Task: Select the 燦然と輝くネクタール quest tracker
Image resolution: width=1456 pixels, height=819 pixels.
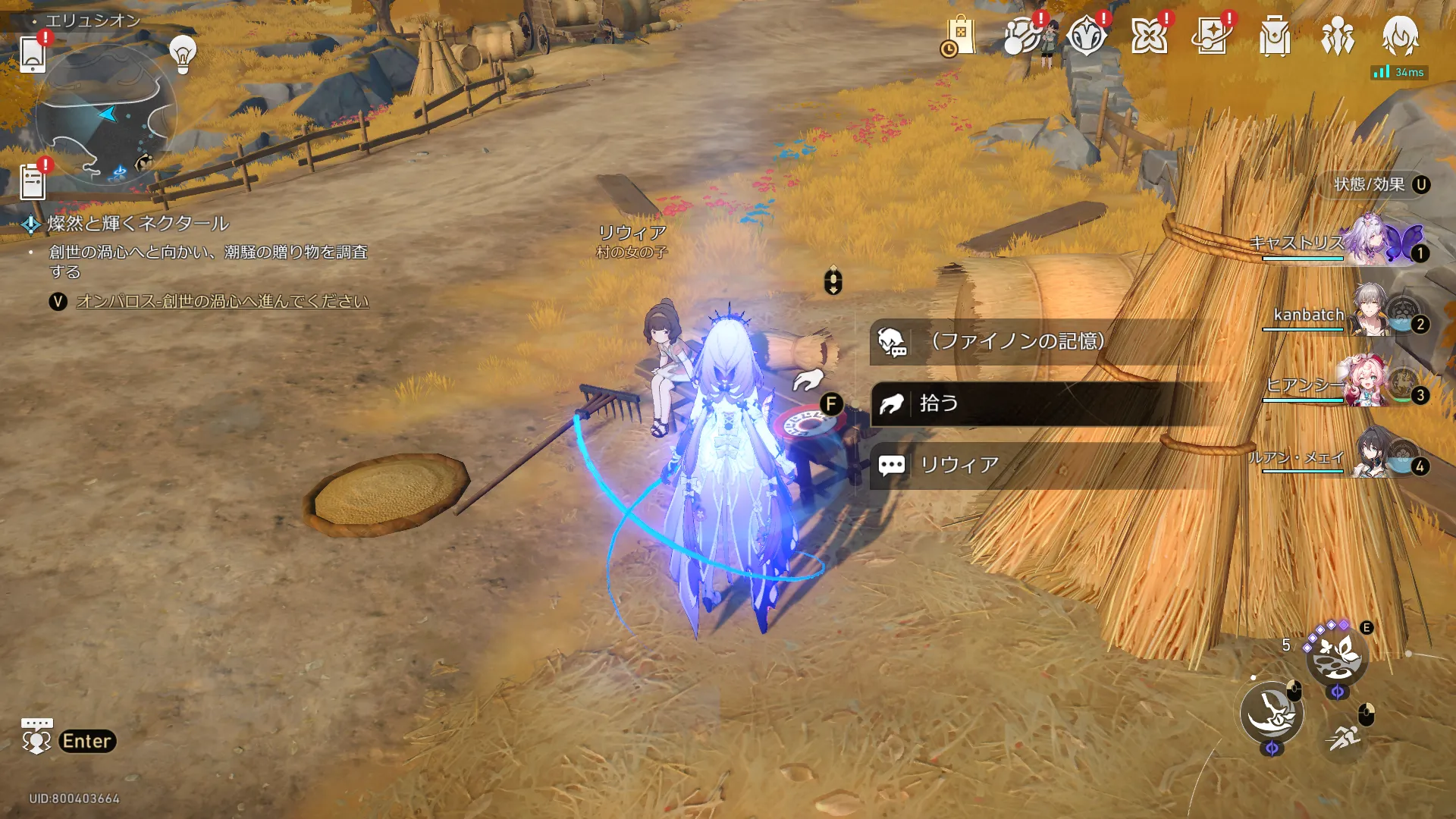Action: (138, 224)
